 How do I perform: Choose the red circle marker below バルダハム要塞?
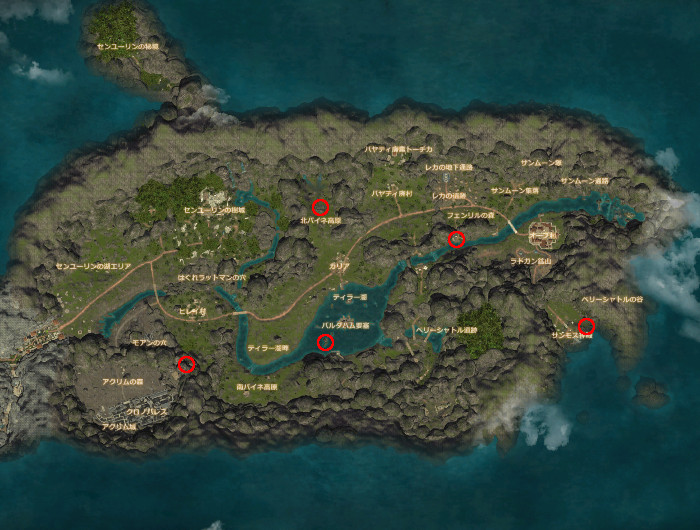click(x=325, y=343)
